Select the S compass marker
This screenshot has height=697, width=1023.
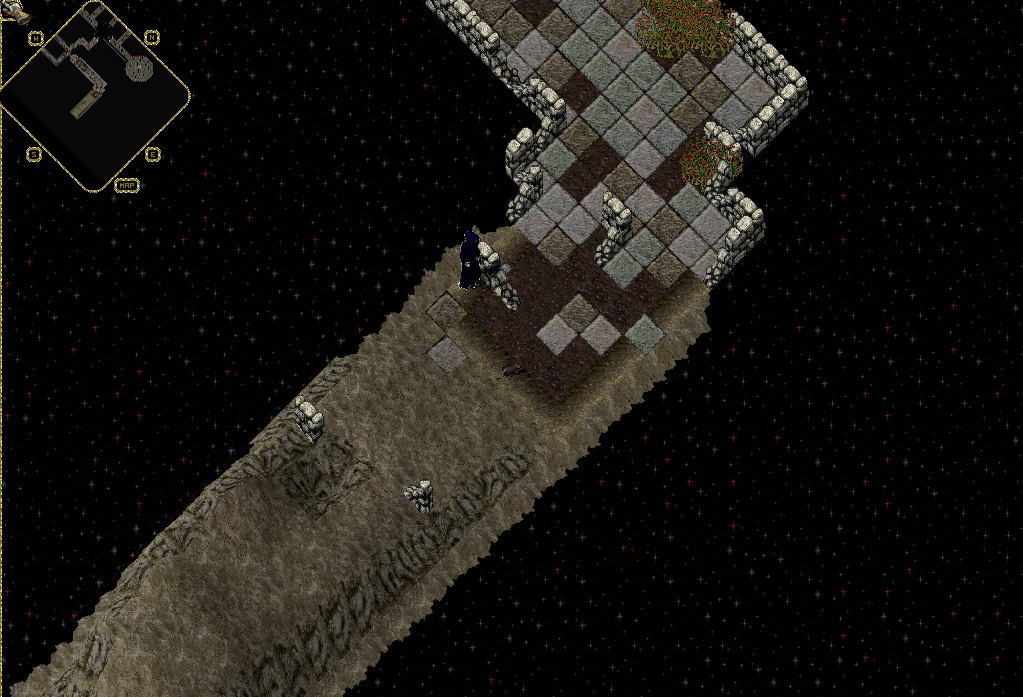coord(34,154)
